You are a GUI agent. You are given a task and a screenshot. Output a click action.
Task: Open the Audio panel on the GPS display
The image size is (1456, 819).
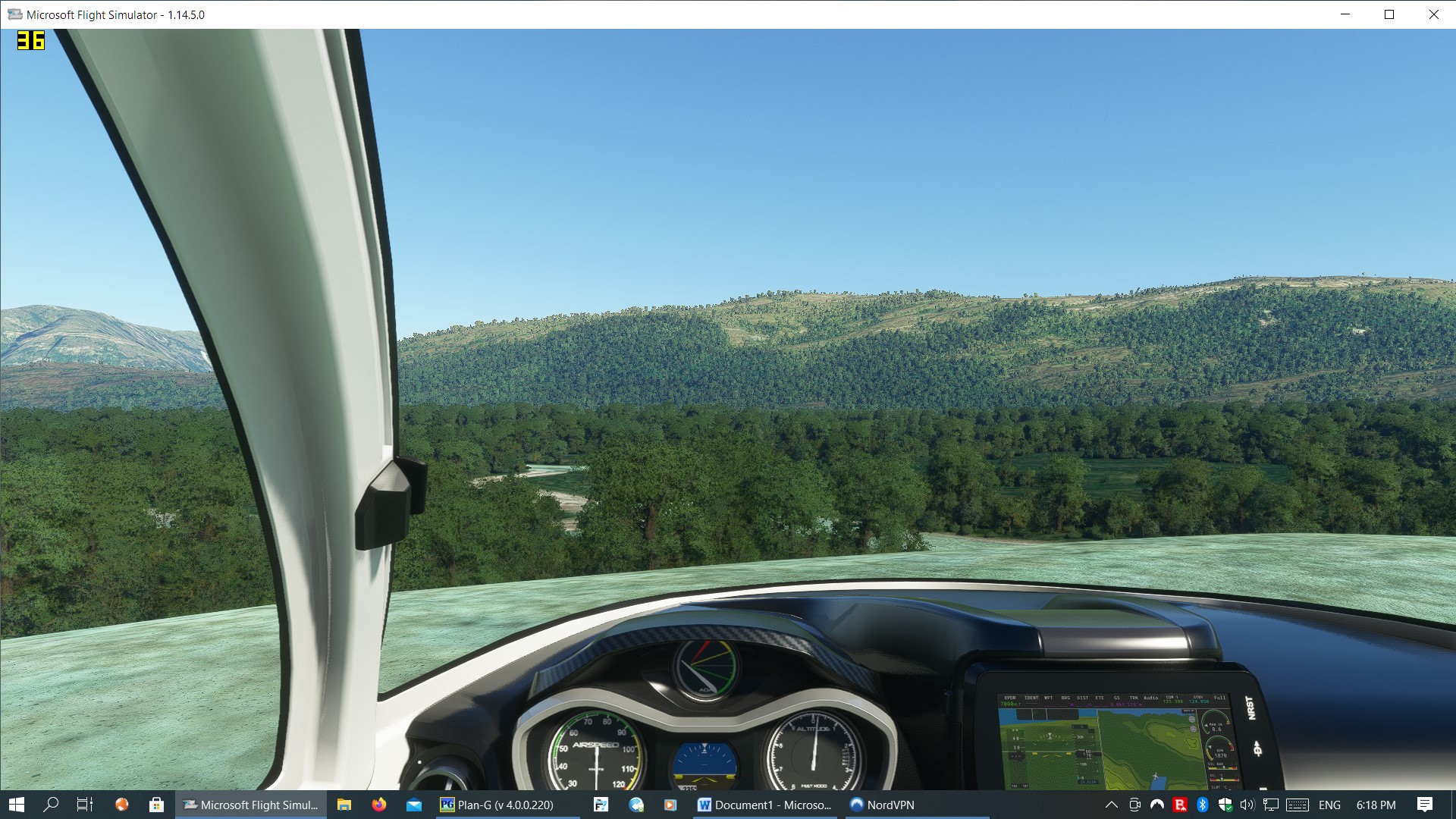click(1150, 698)
